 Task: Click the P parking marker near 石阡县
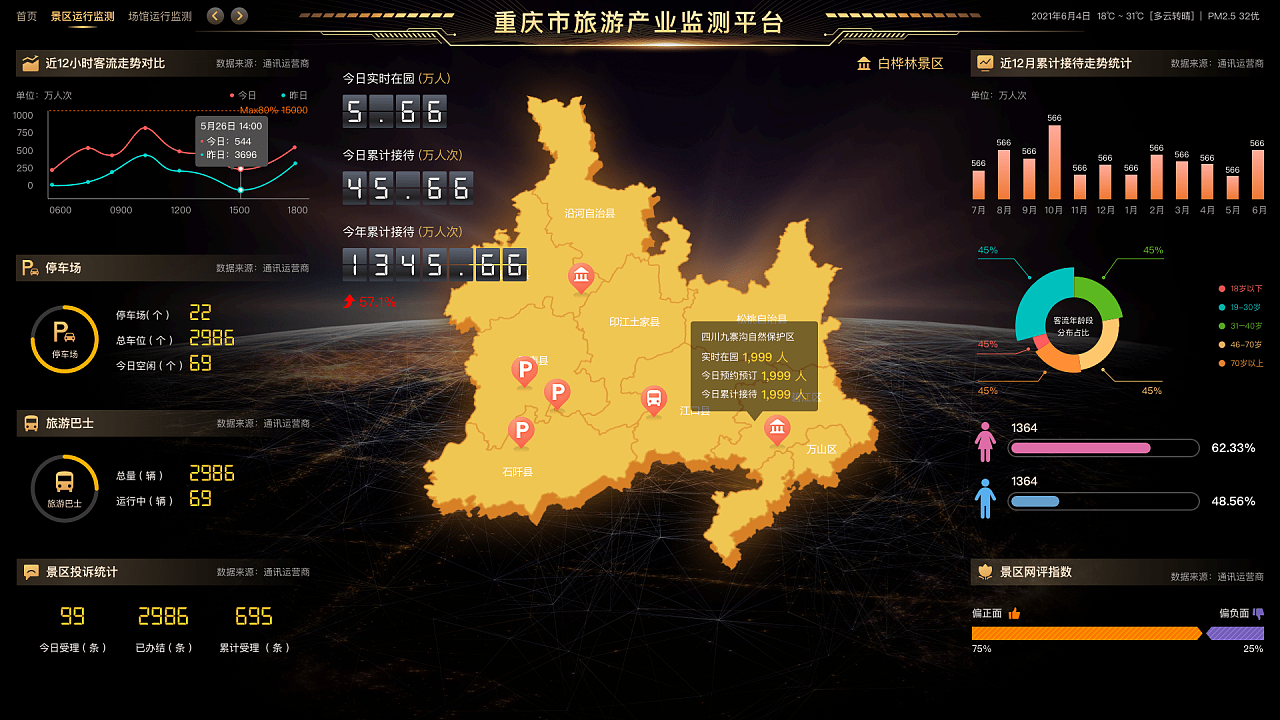pos(521,431)
